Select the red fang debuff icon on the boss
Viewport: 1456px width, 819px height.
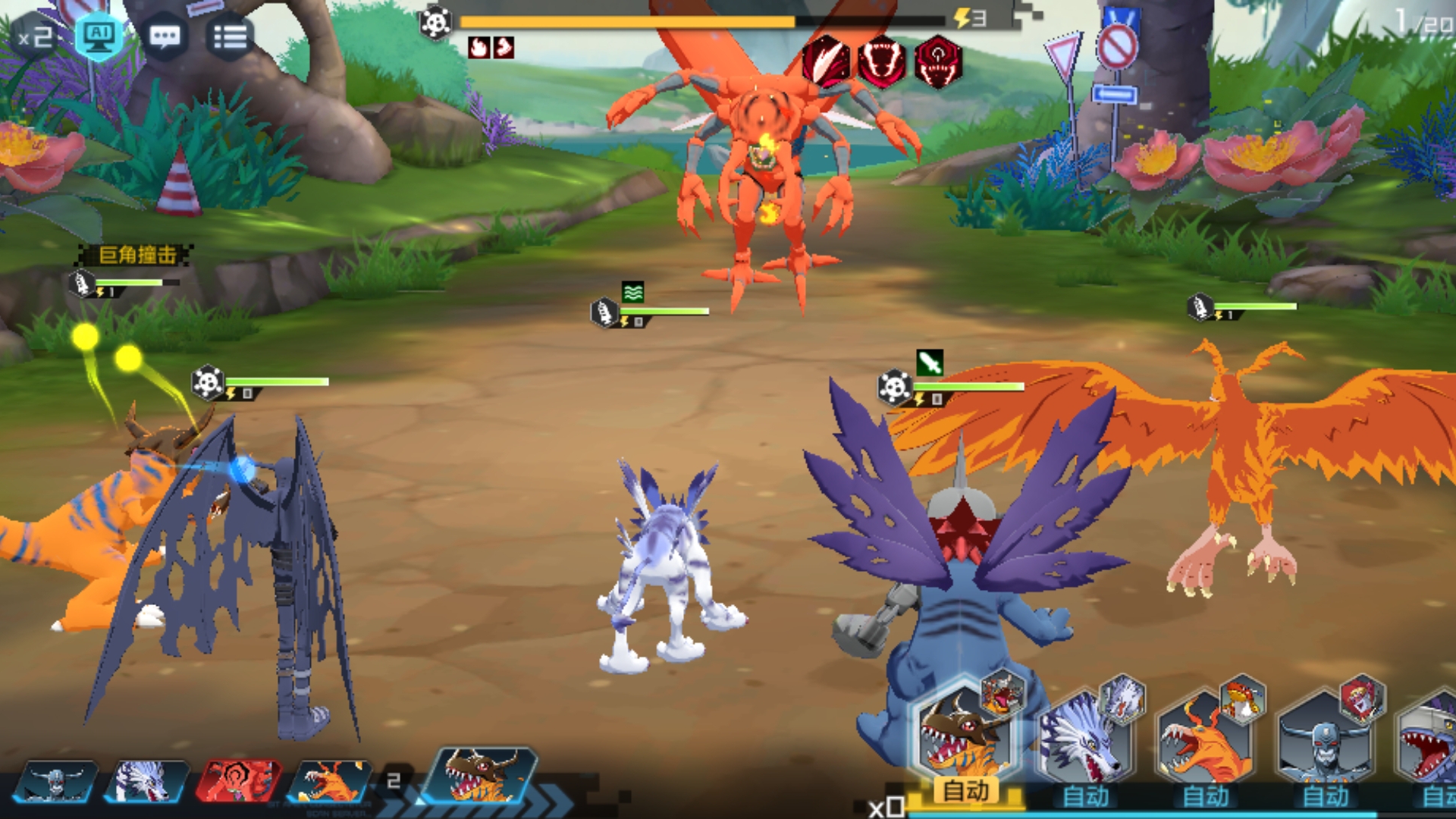[x=882, y=63]
